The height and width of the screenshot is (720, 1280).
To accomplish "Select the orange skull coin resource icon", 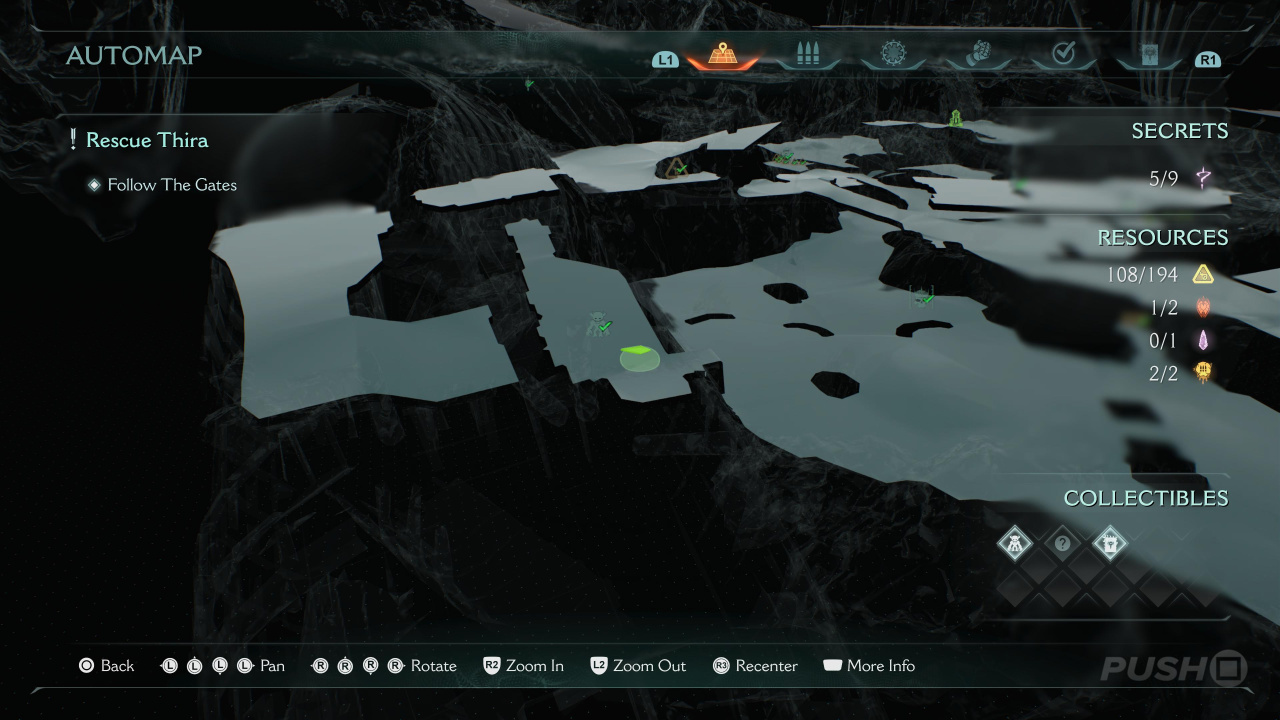I will [x=1202, y=372].
